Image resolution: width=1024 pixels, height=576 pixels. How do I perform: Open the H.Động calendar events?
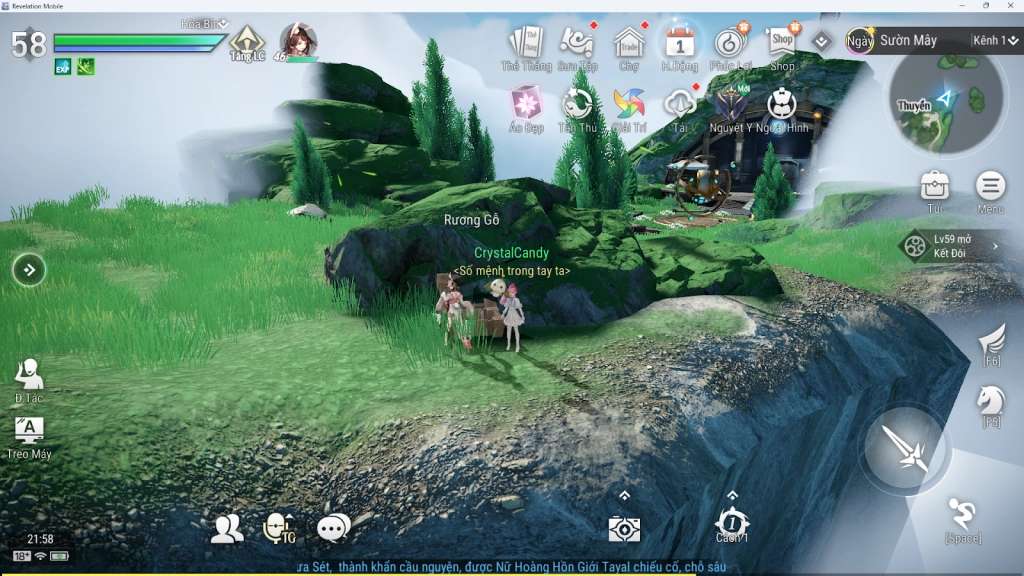point(680,44)
